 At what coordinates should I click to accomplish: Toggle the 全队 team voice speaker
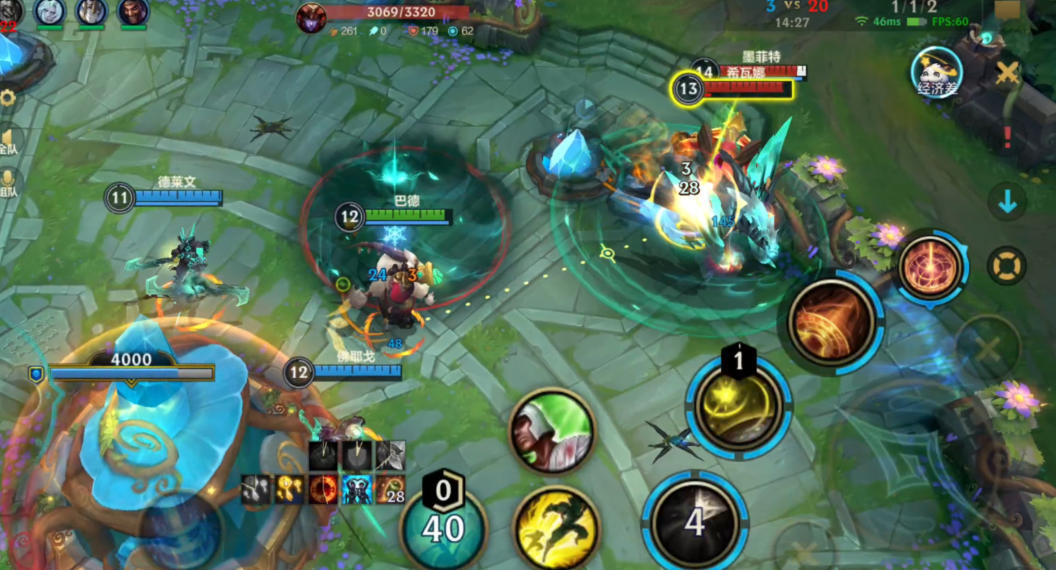click(x=8, y=140)
